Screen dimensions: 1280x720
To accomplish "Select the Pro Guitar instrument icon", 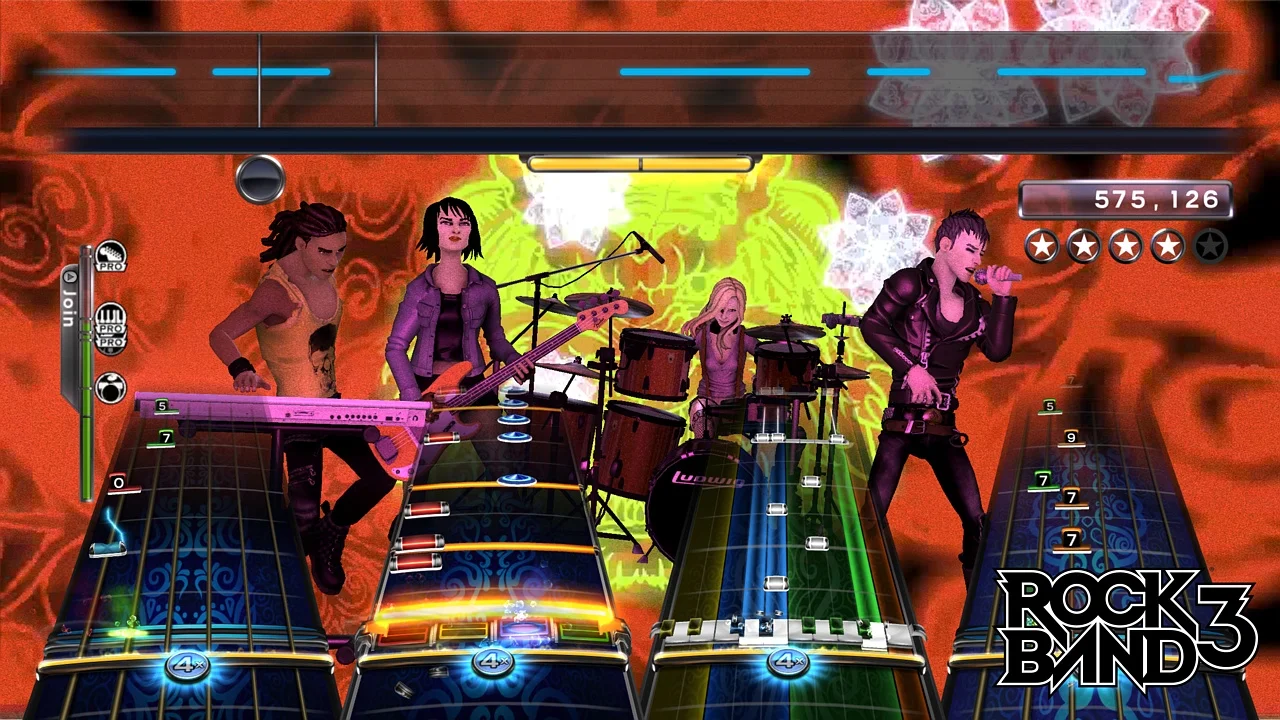I will point(112,253).
